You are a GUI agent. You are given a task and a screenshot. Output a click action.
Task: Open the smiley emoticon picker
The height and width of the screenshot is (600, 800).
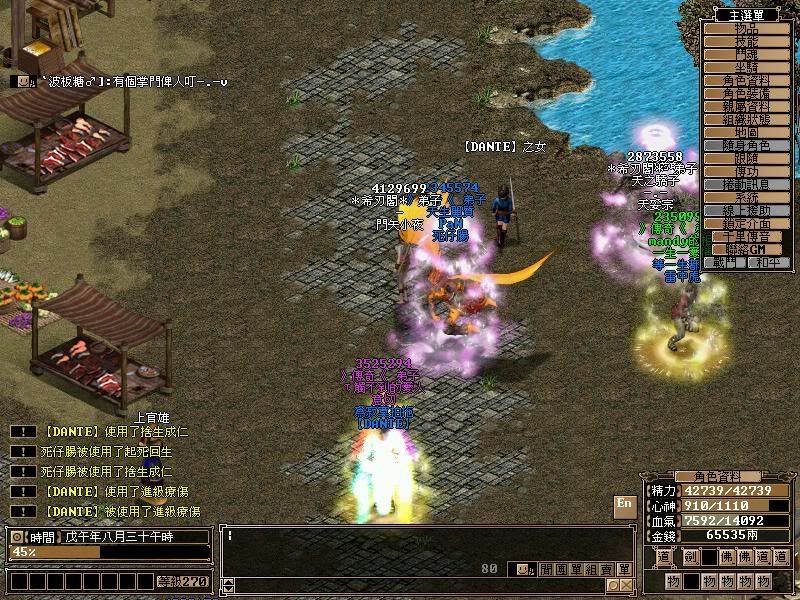point(521,569)
